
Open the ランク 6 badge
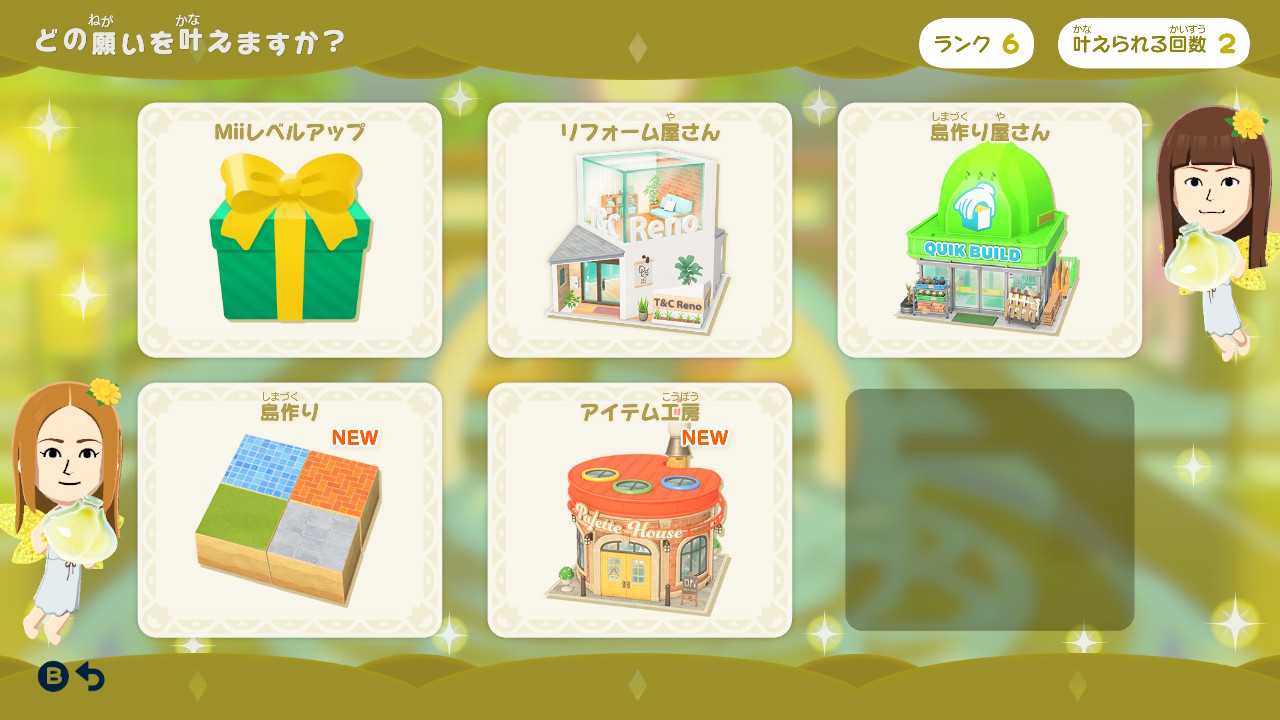976,43
